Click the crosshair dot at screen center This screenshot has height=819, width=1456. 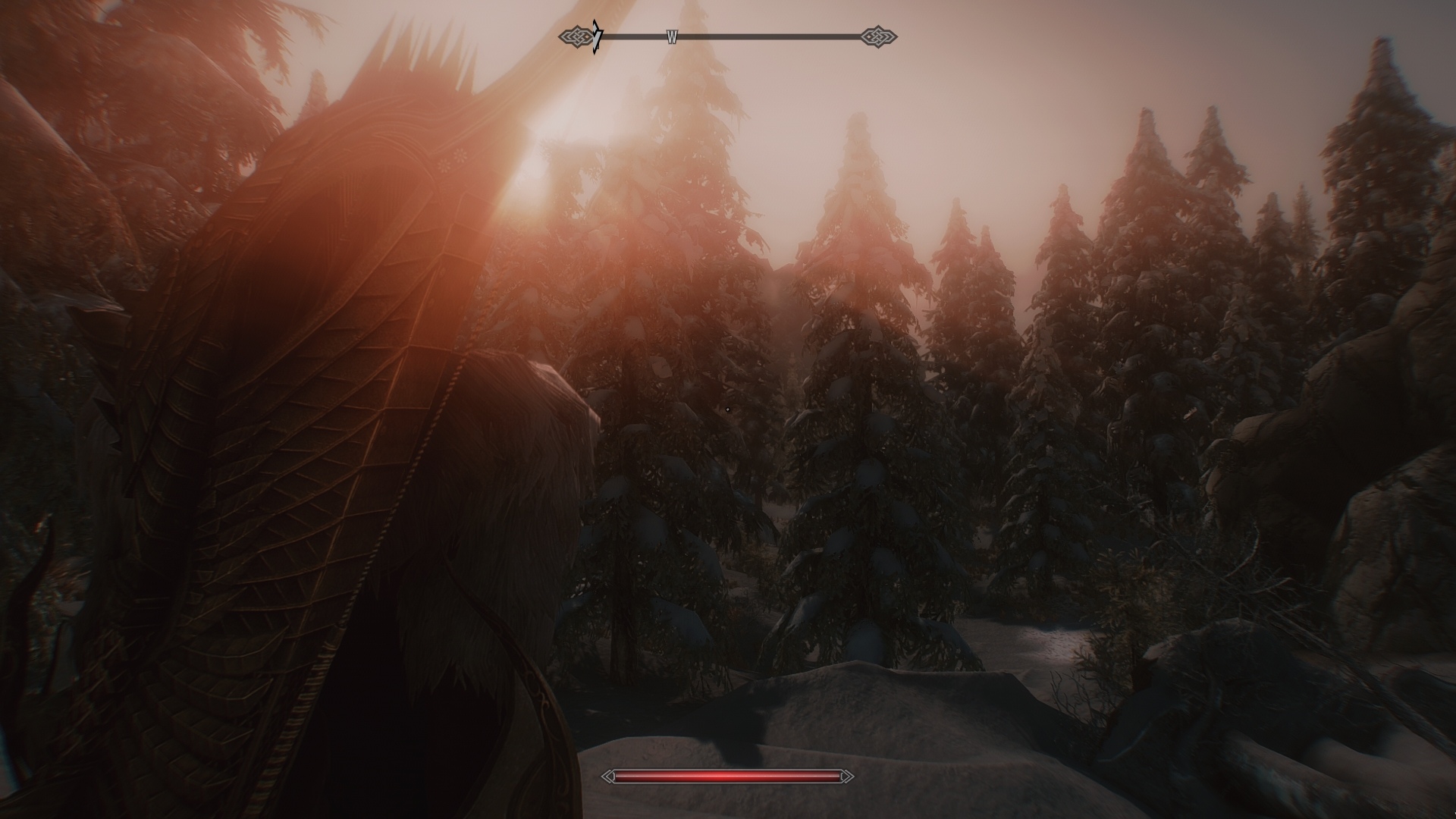pos(728,409)
